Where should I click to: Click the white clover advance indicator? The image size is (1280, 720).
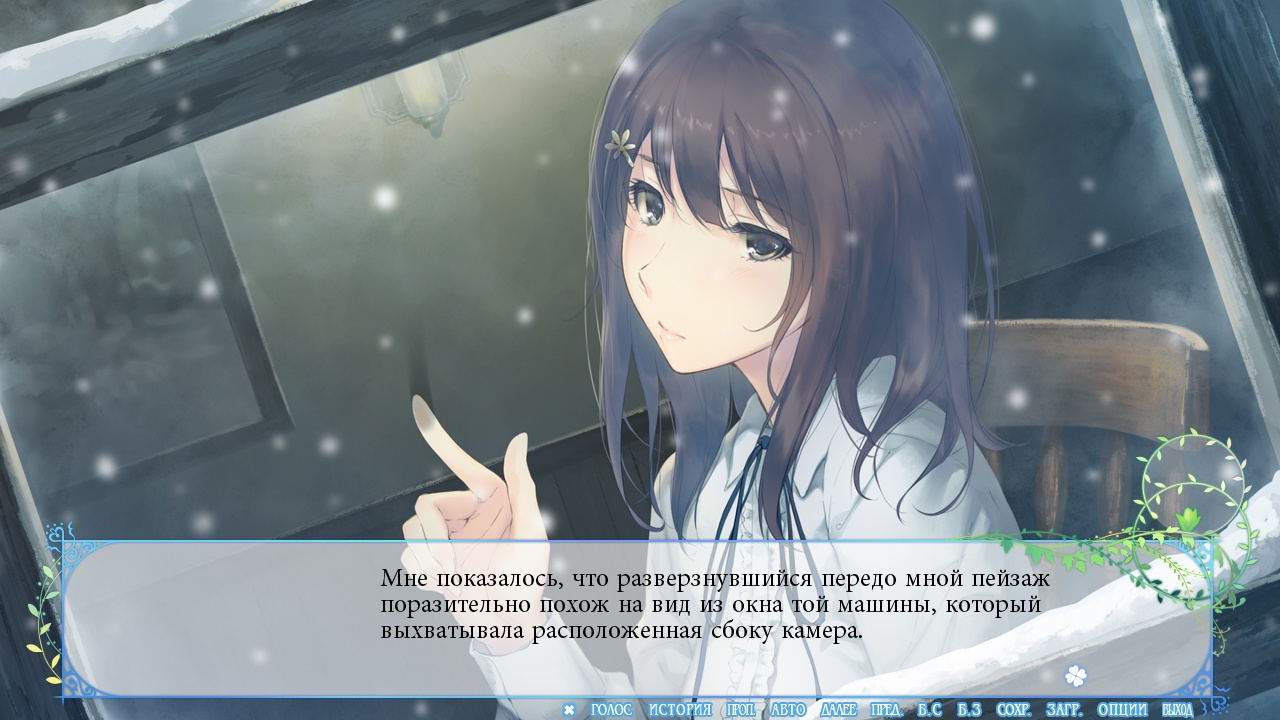[x=1075, y=676]
